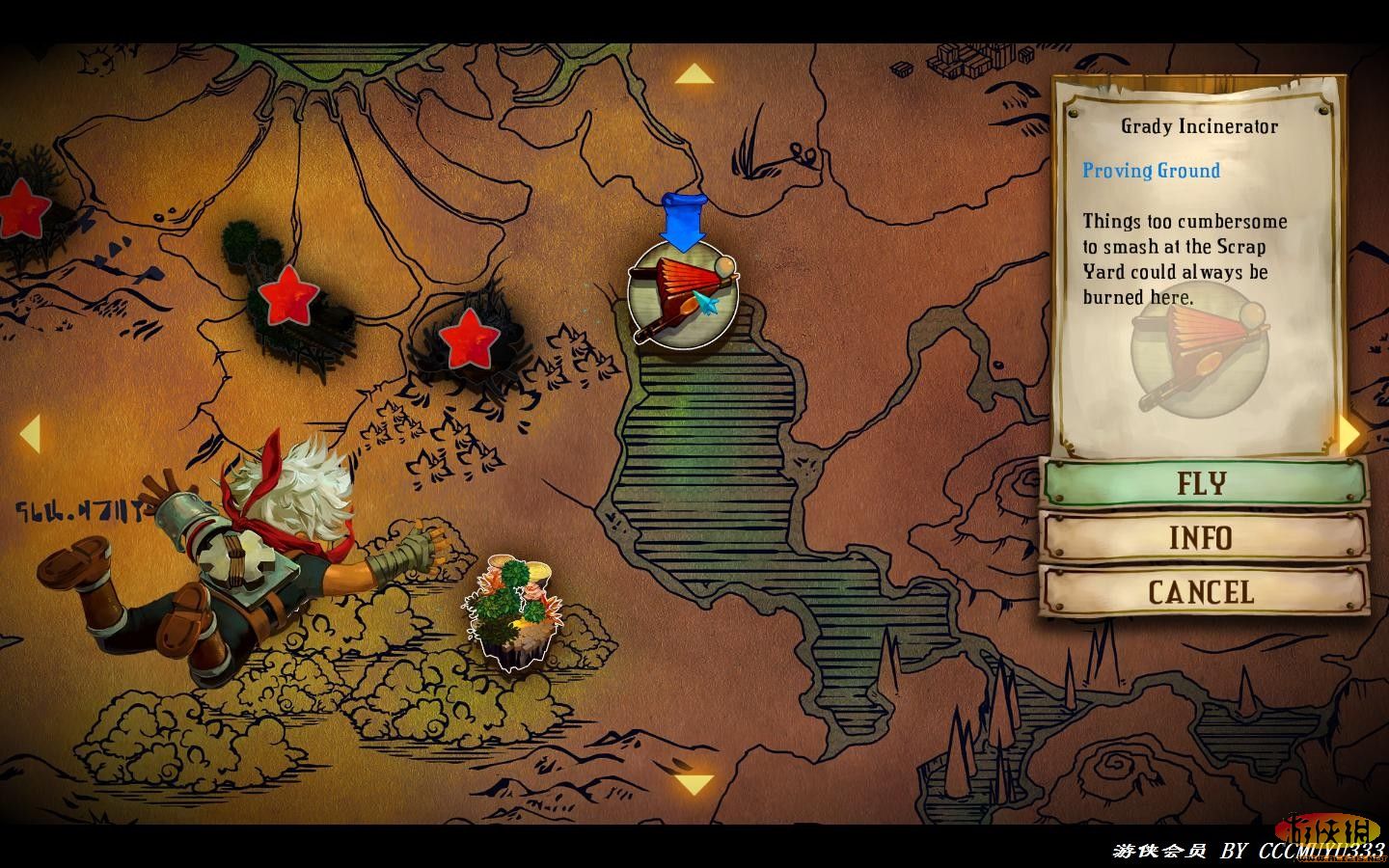Click the down arrow to pan map
Viewport: 1389px width, 868px height.
pyautogui.click(x=694, y=783)
